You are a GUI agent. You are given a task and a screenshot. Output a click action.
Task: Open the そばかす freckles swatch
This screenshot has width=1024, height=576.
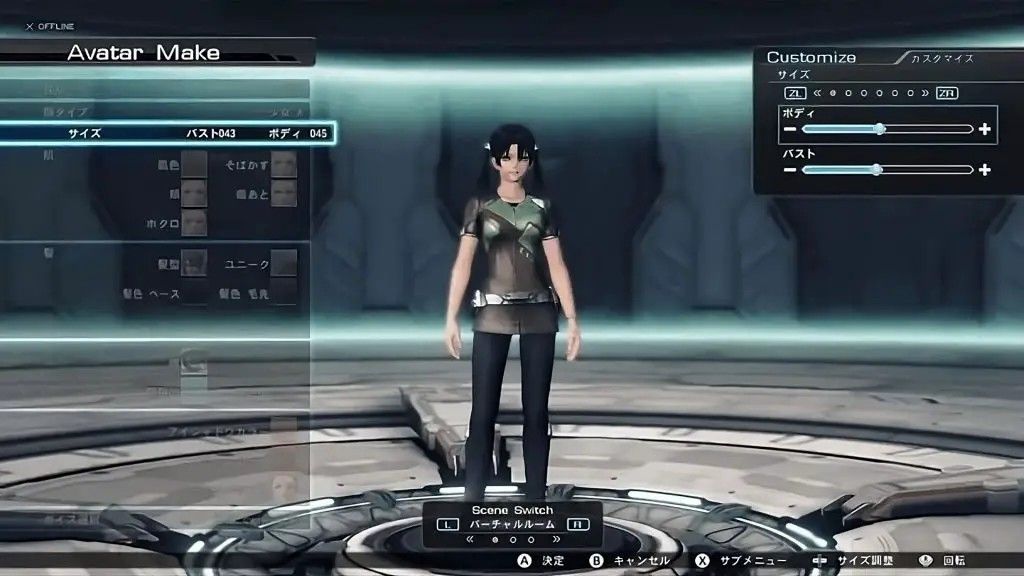pos(284,164)
